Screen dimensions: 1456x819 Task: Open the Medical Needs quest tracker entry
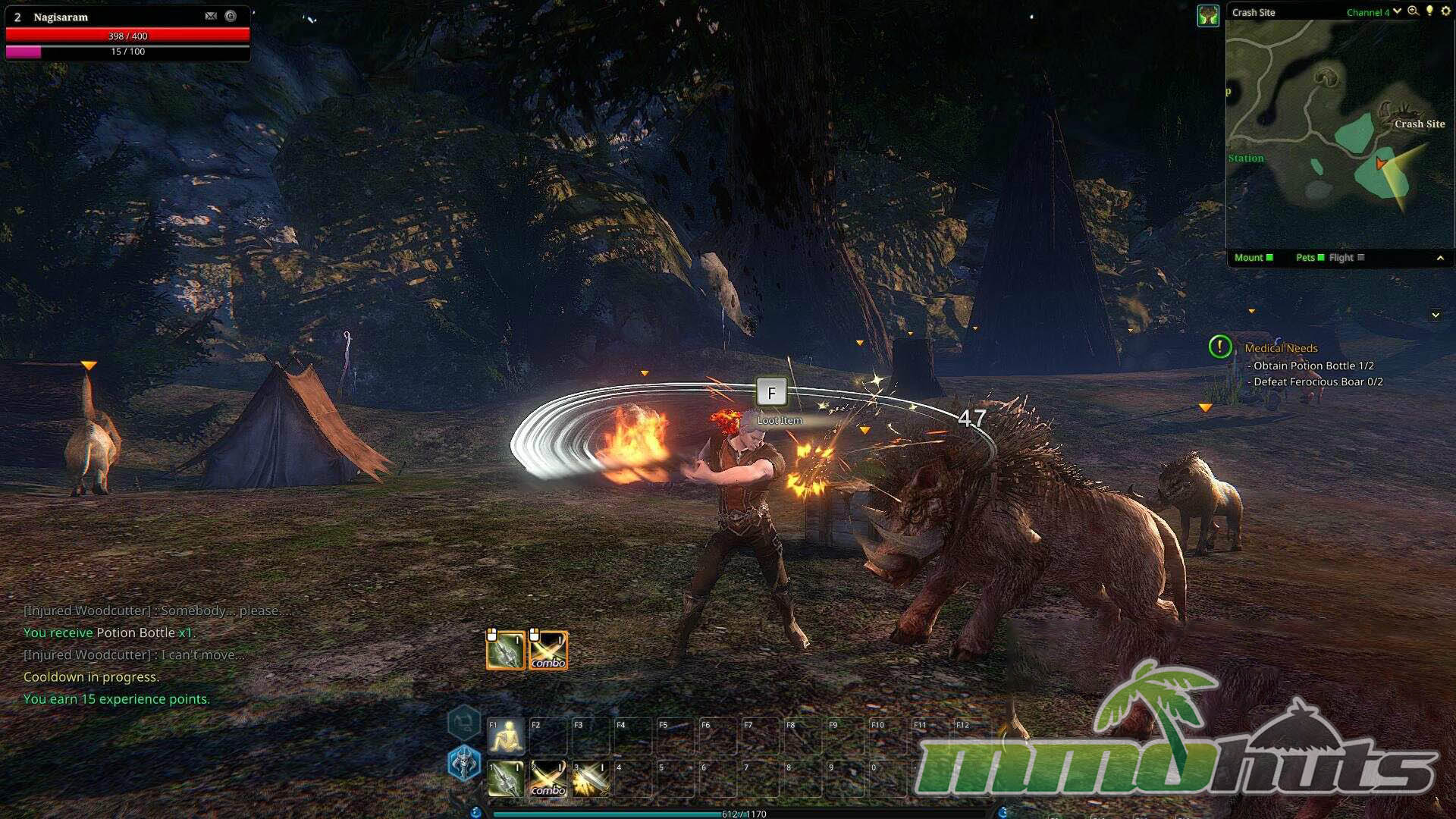point(1281,348)
